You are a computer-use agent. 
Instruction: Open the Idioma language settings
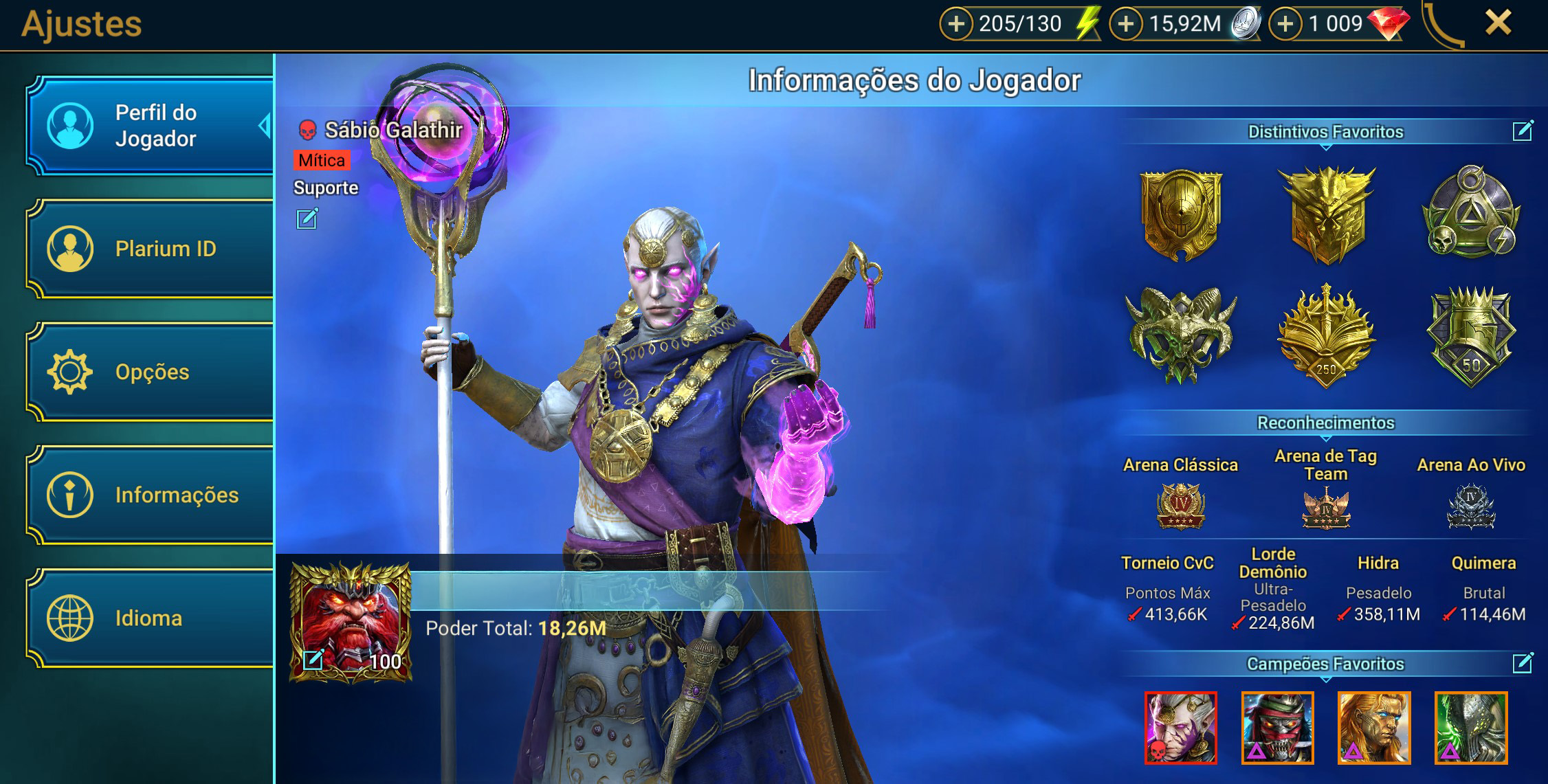(150, 618)
